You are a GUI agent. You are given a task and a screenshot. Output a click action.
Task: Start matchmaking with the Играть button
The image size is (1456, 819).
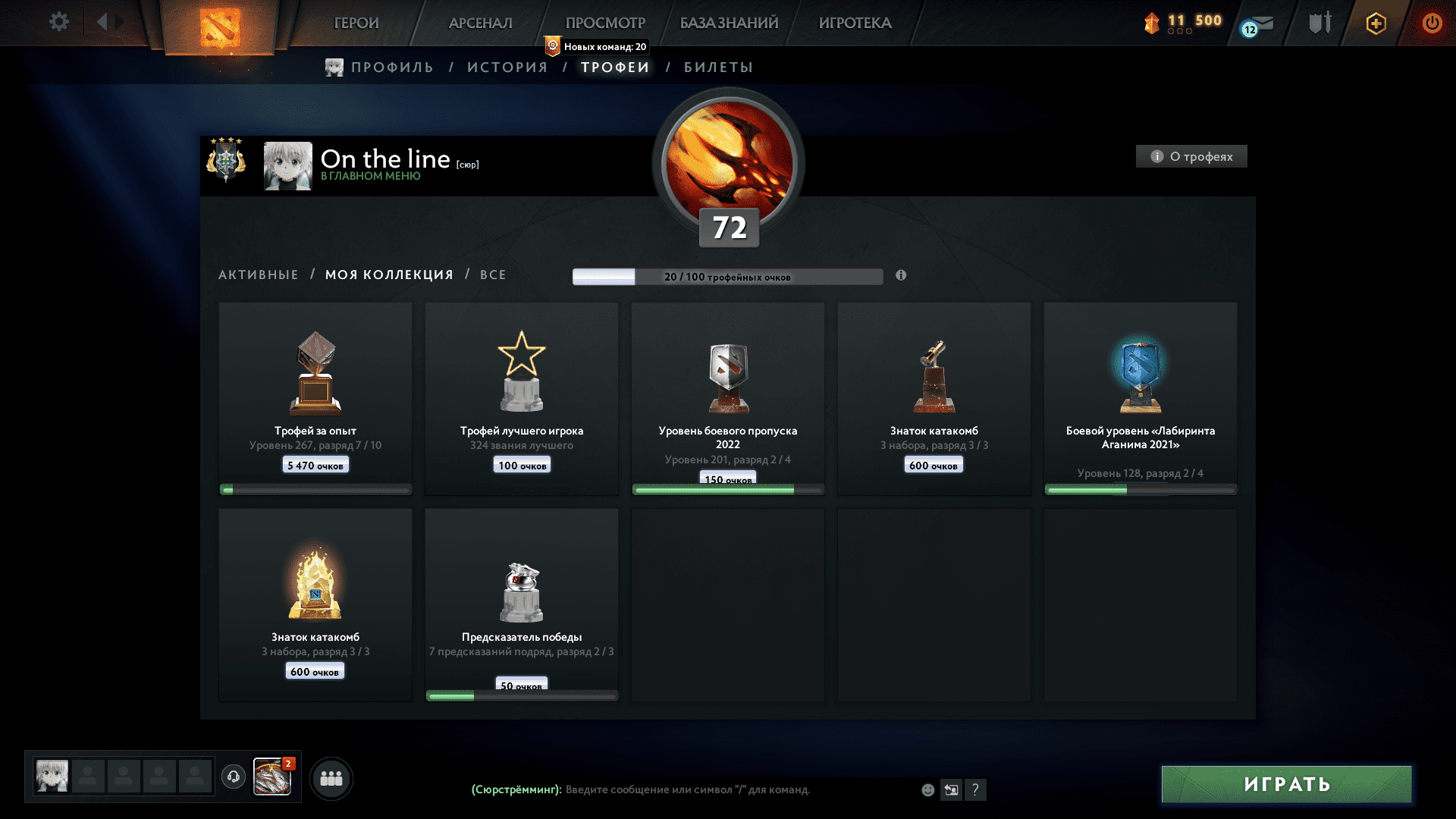(1286, 784)
